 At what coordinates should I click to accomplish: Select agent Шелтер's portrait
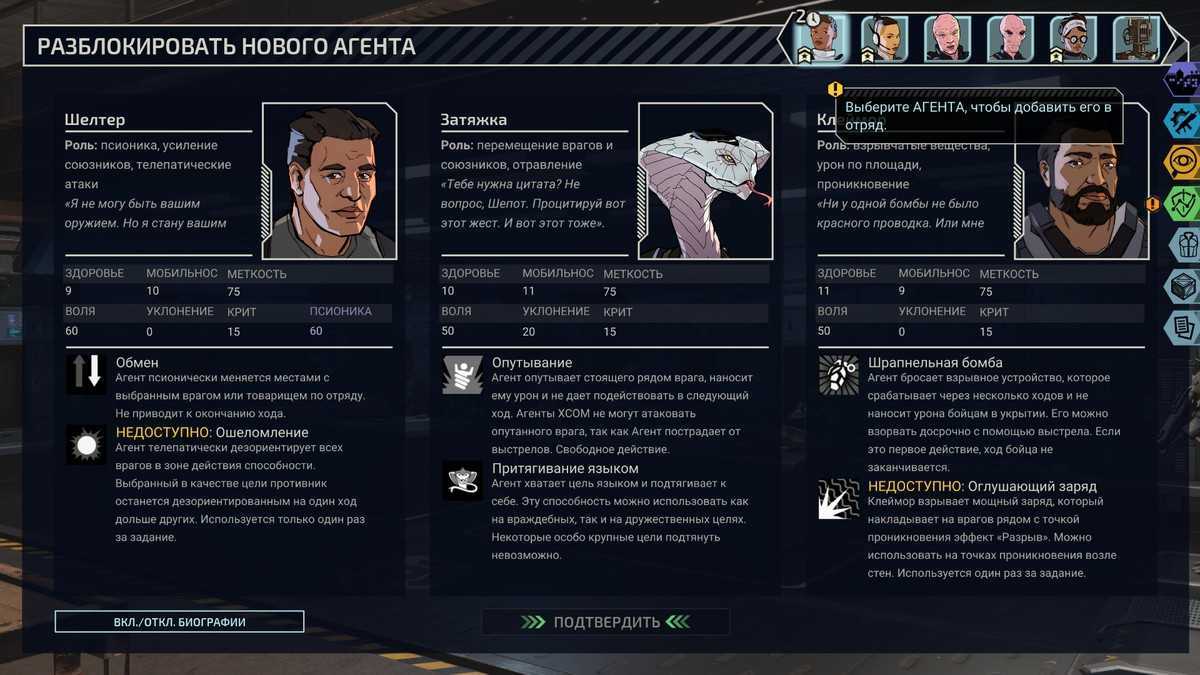(329, 181)
